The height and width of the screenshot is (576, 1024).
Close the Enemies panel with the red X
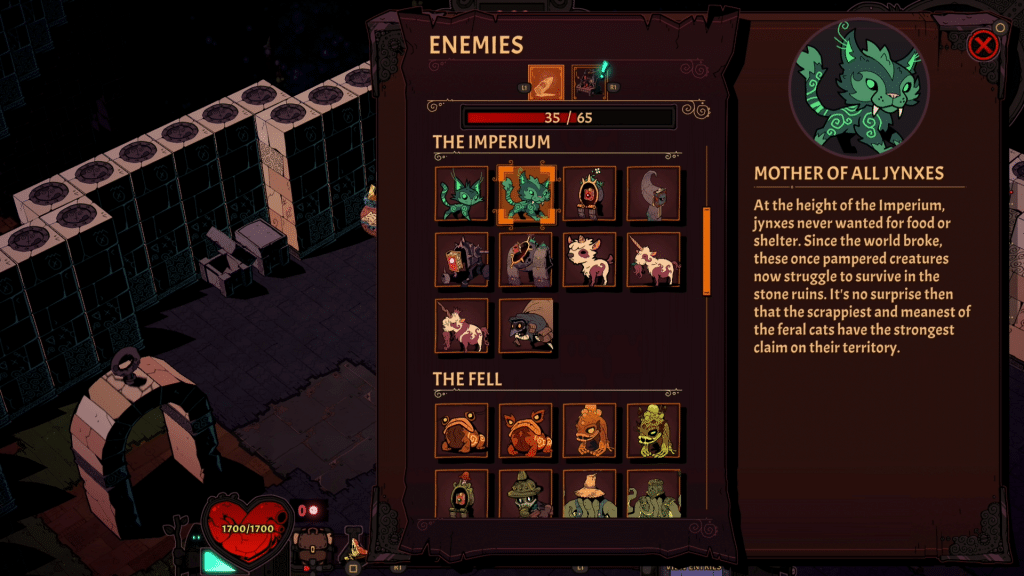tap(984, 45)
